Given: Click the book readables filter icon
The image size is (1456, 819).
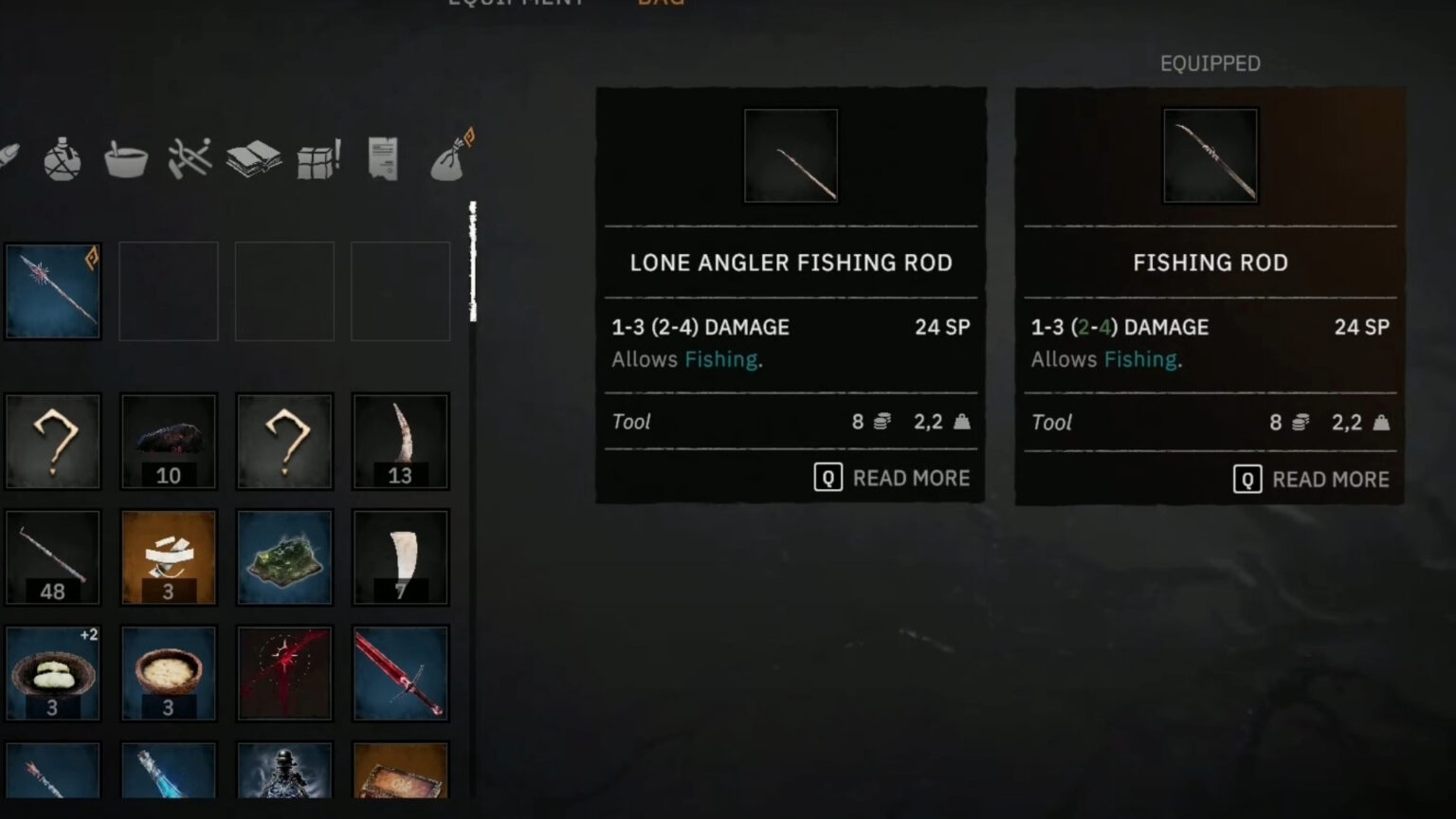Looking at the screenshot, I should click(254, 157).
